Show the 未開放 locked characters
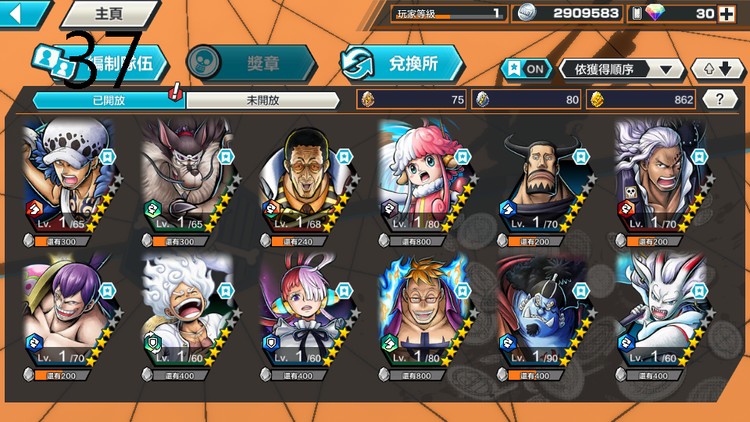Viewport: 750px width, 422px height. click(x=262, y=100)
